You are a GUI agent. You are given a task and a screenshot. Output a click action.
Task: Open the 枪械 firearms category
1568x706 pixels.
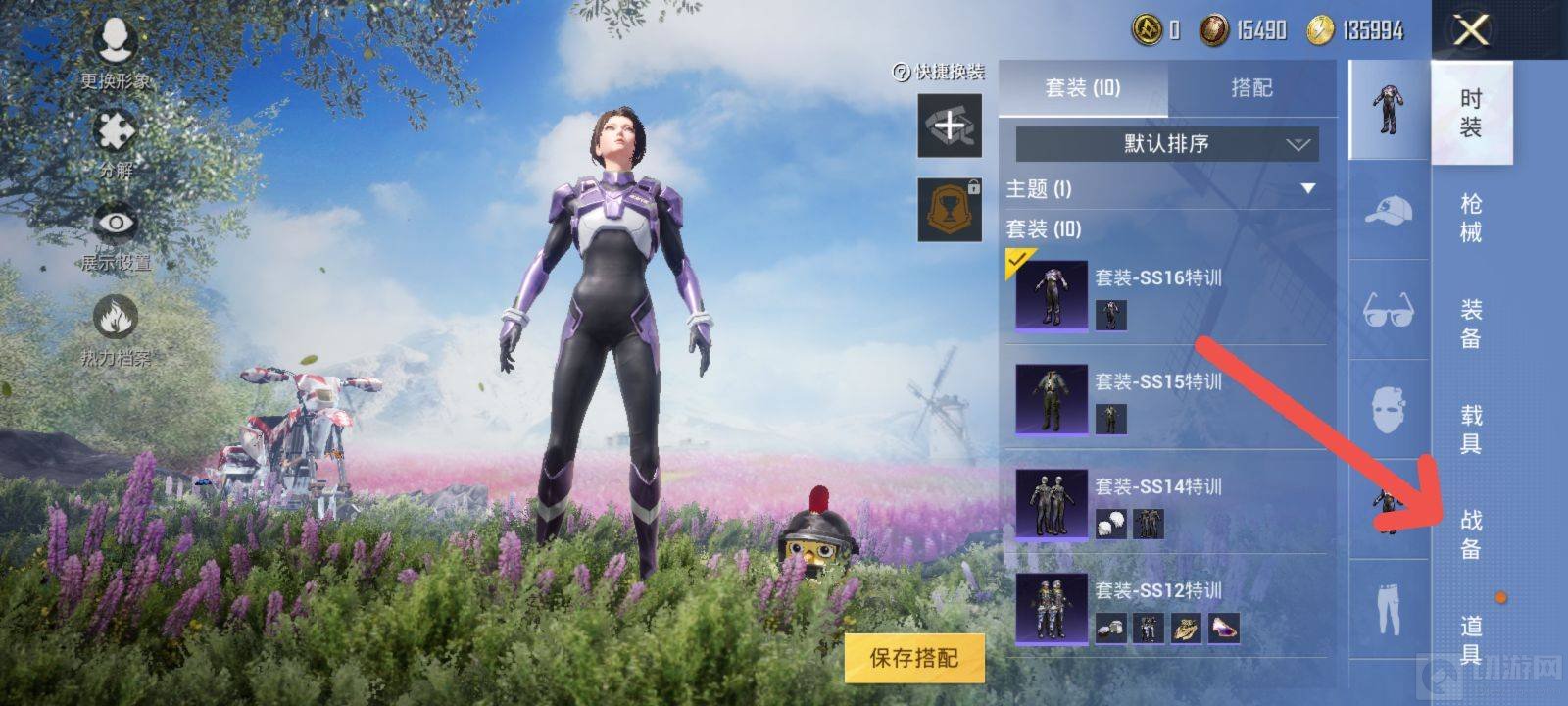click(x=1471, y=218)
